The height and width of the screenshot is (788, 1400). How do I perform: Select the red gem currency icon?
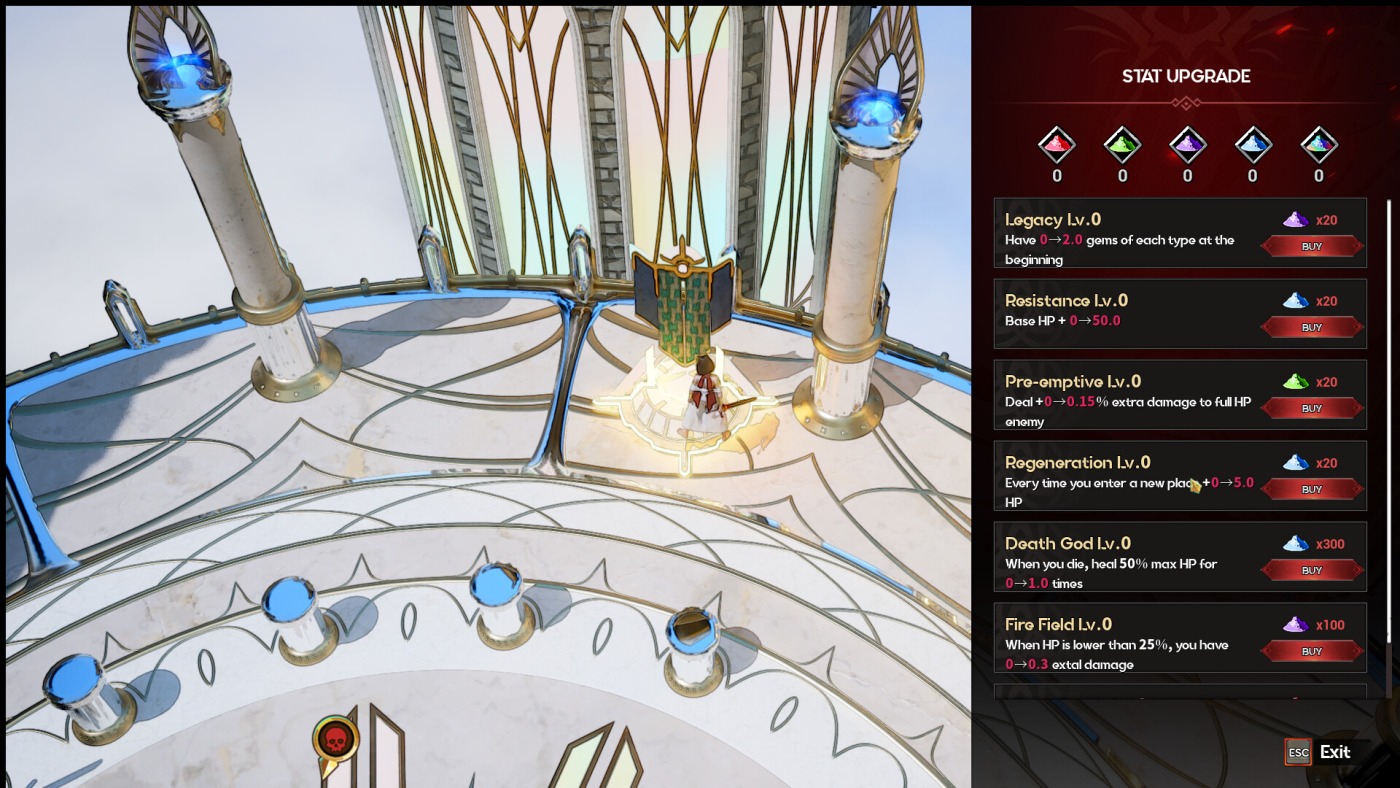(x=1056, y=146)
